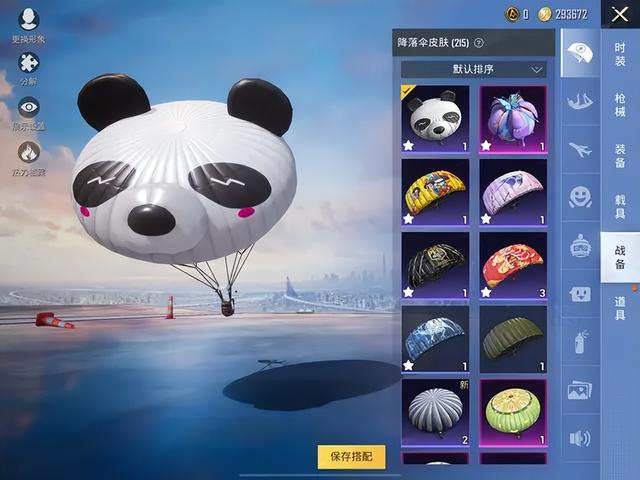Image resolution: width=640 pixels, height=480 pixels.
Task: Select the olive green parachute skin
Action: coord(512,338)
